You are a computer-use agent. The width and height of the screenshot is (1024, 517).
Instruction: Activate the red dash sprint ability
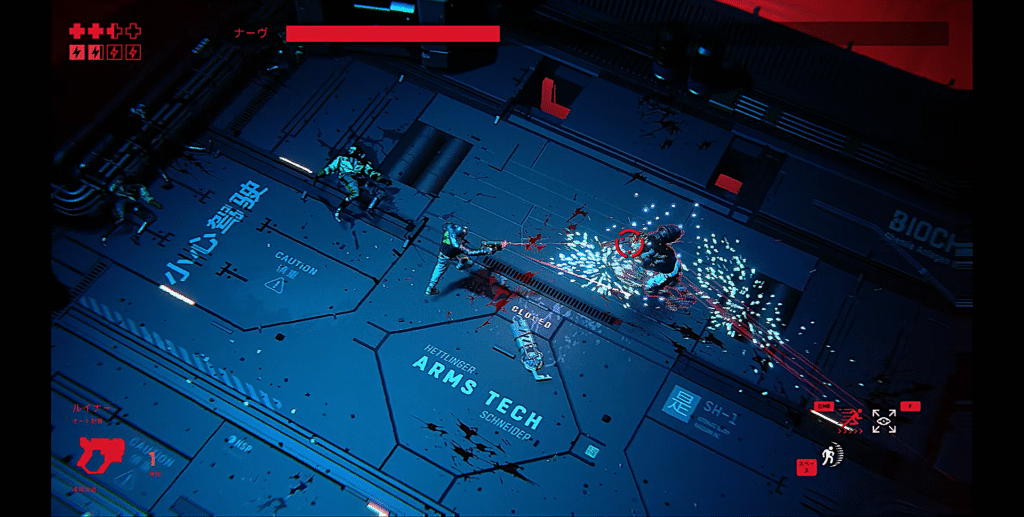852,420
